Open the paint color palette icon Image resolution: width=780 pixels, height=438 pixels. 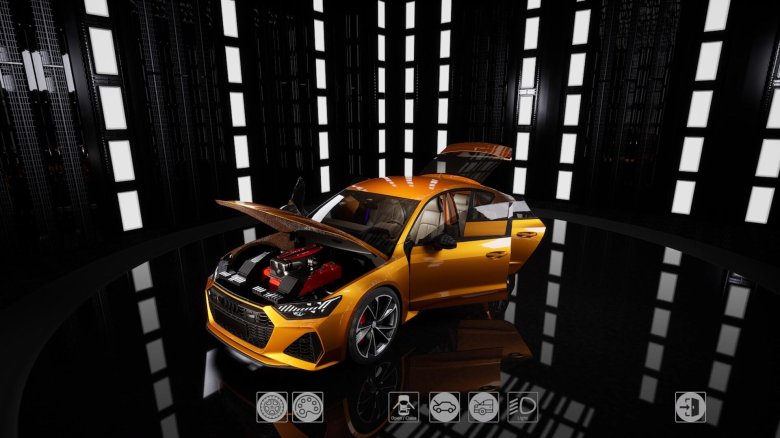pyautogui.click(x=307, y=407)
